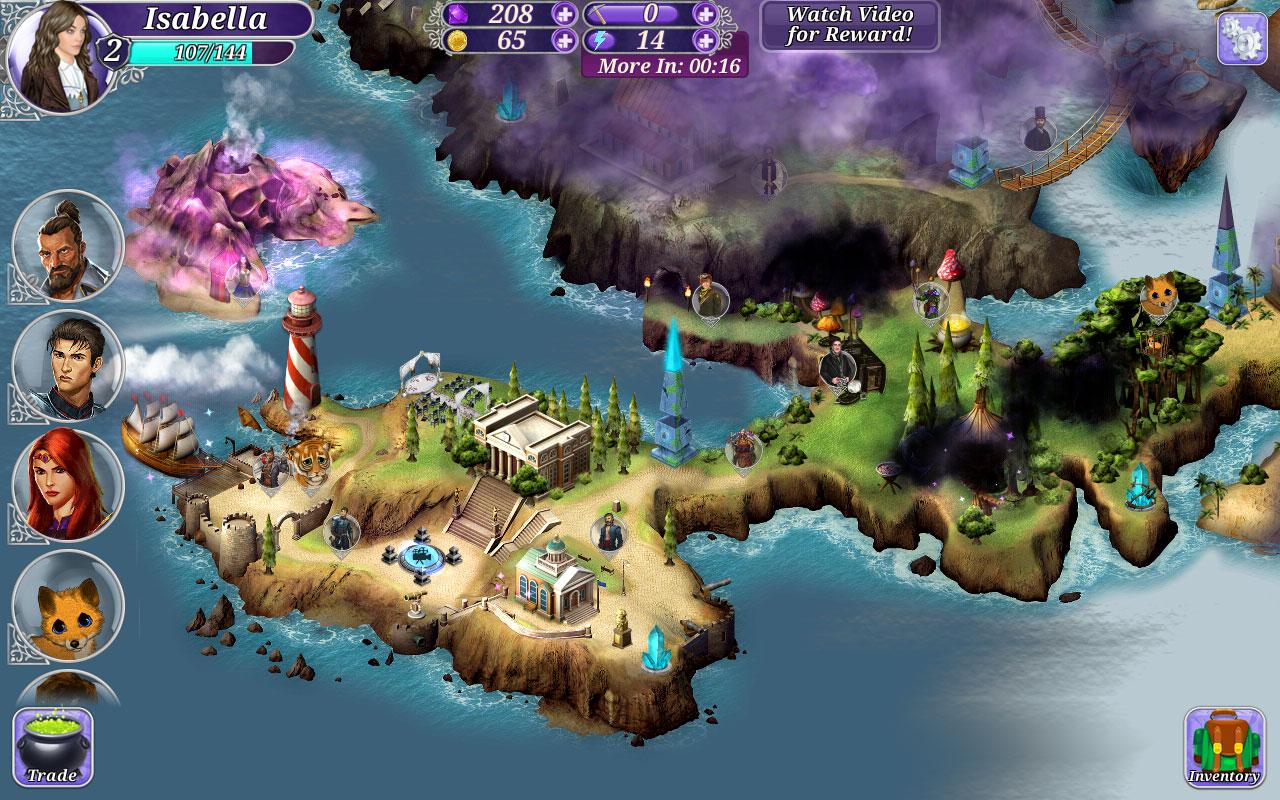Tap the plus beside the wand counter
Screen dimensions: 1280x800
pos(706,14)
